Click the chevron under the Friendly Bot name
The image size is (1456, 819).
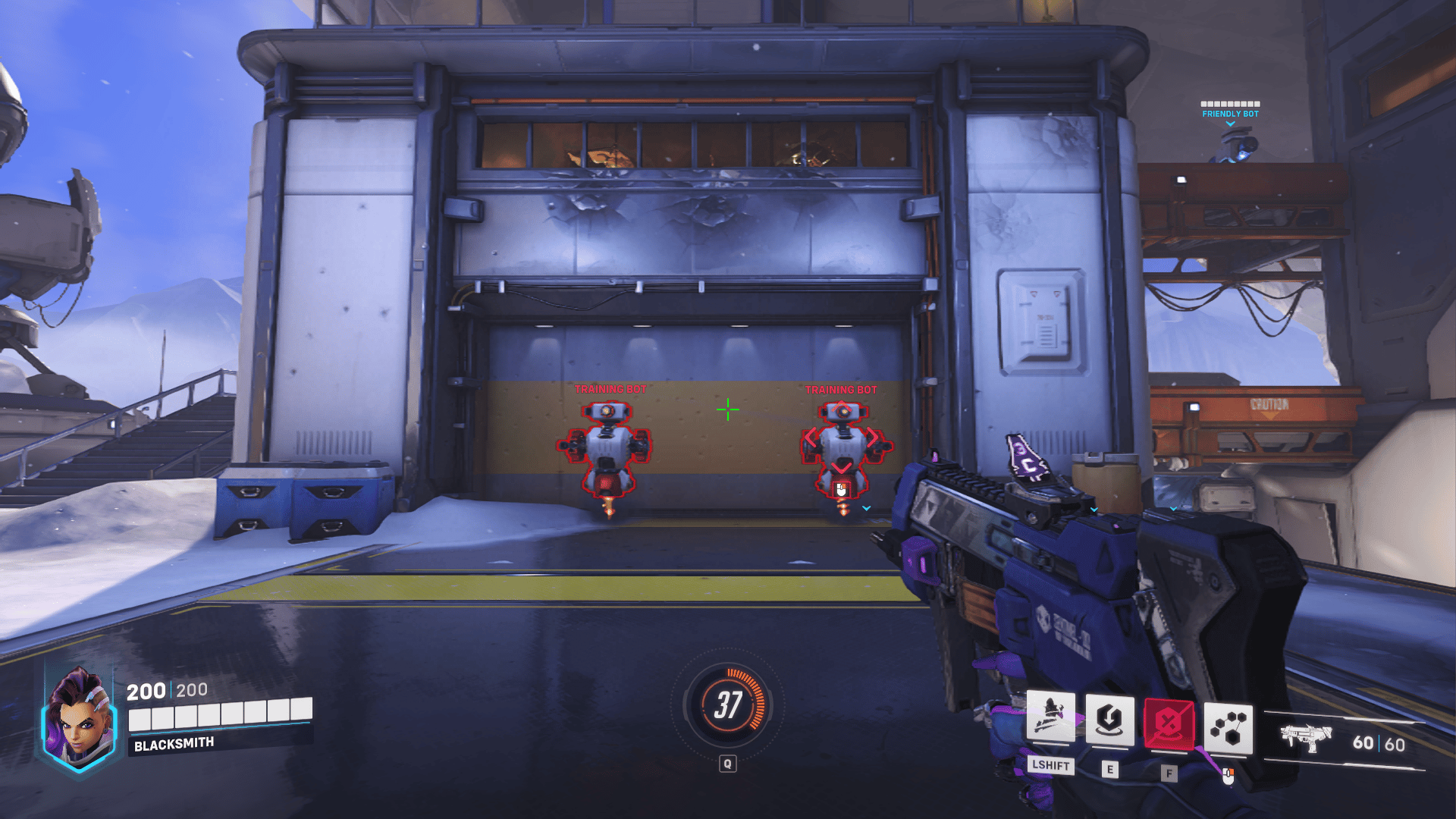[1228, 122]
